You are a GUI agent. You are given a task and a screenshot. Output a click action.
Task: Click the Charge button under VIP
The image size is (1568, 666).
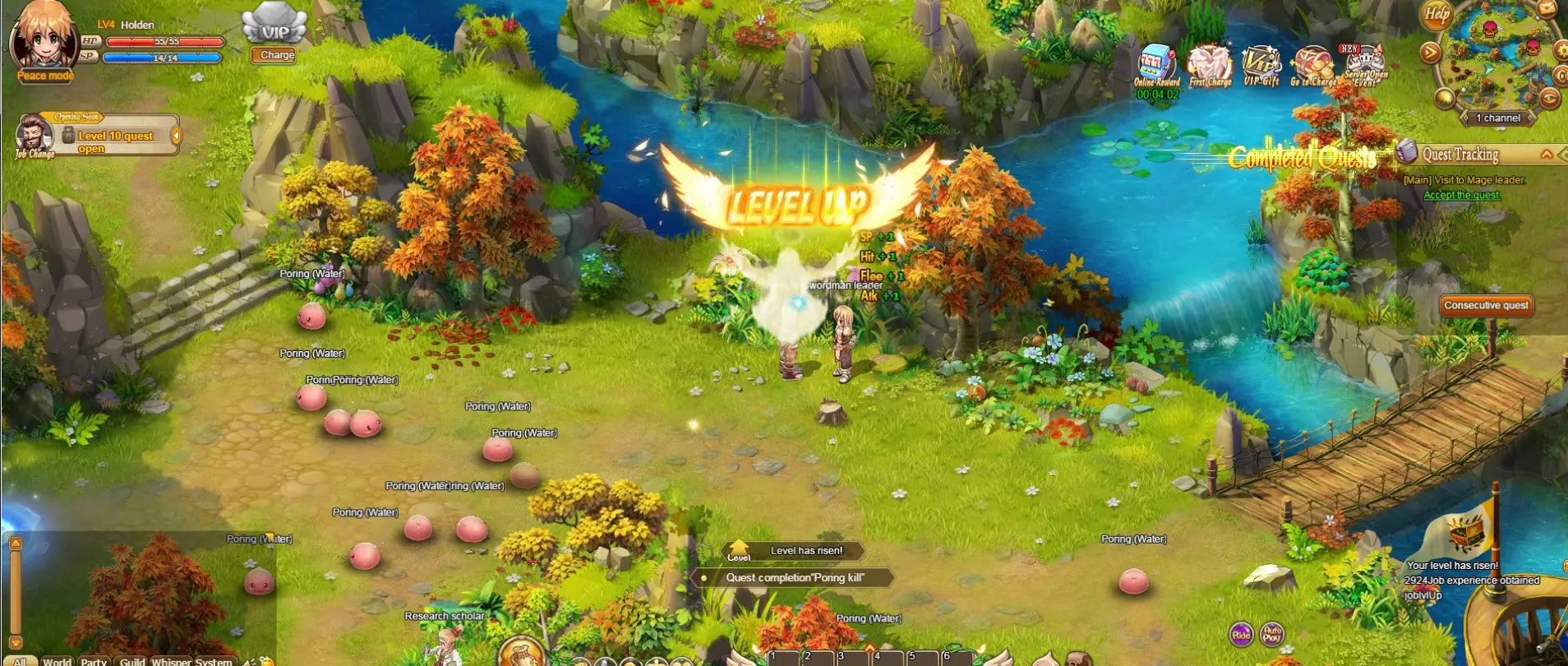click(276, 55)
